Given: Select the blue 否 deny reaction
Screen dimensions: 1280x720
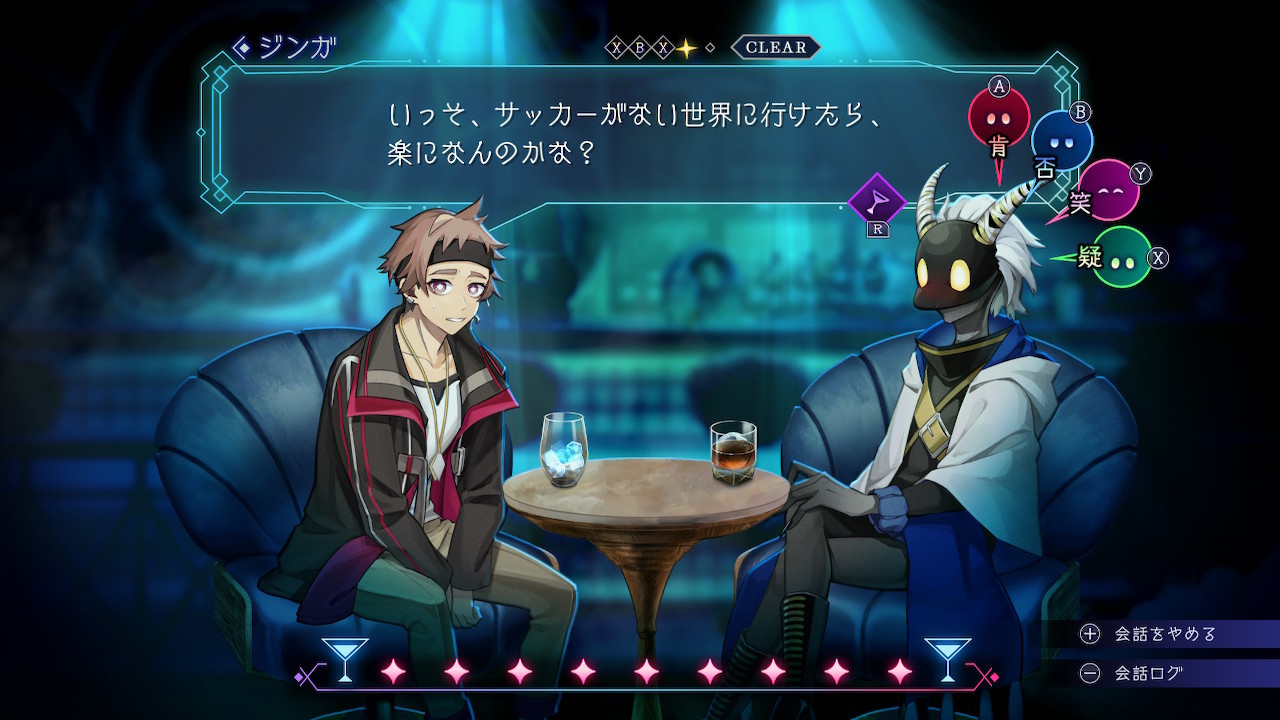Looking at the screenshot, I should [x=1061, y=143].
